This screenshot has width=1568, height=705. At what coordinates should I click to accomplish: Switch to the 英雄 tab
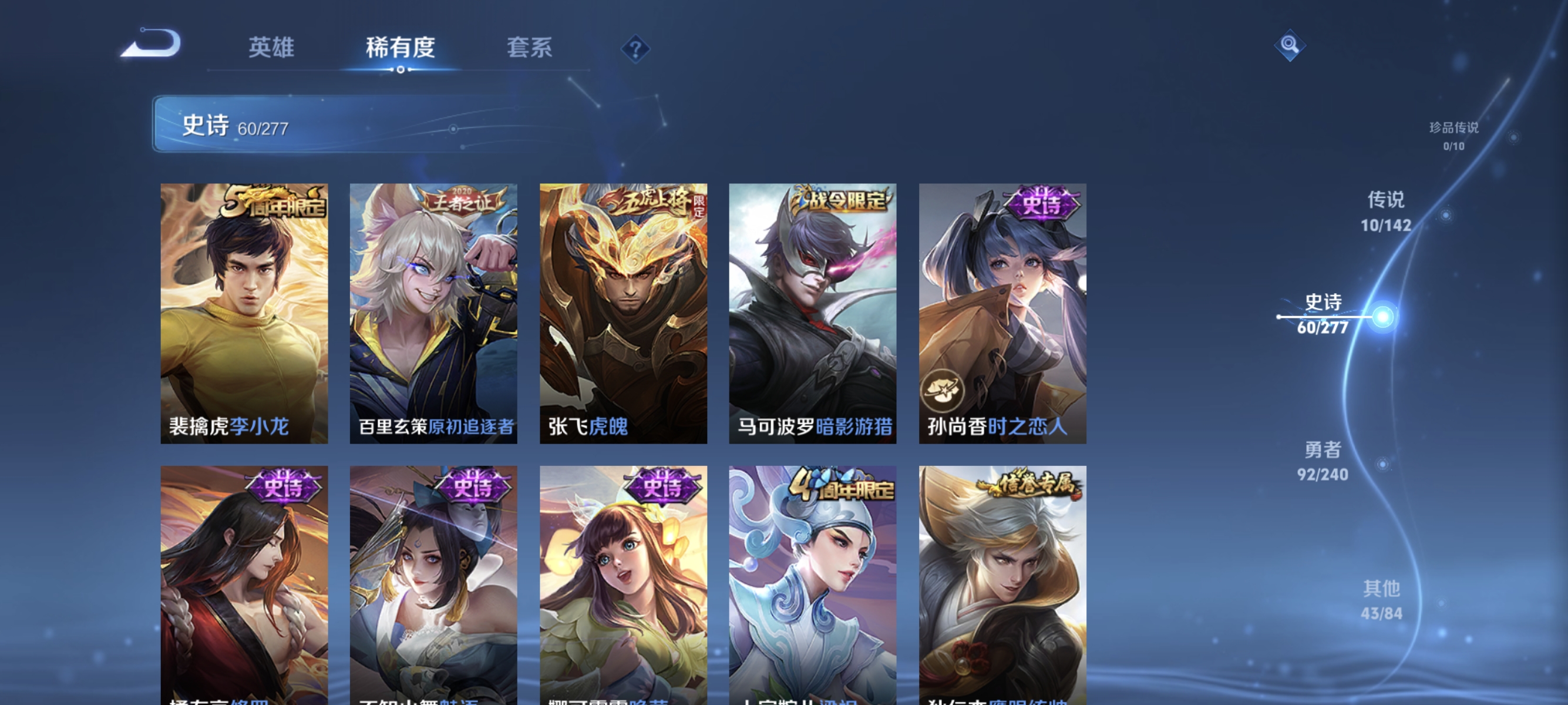point(271,47)
